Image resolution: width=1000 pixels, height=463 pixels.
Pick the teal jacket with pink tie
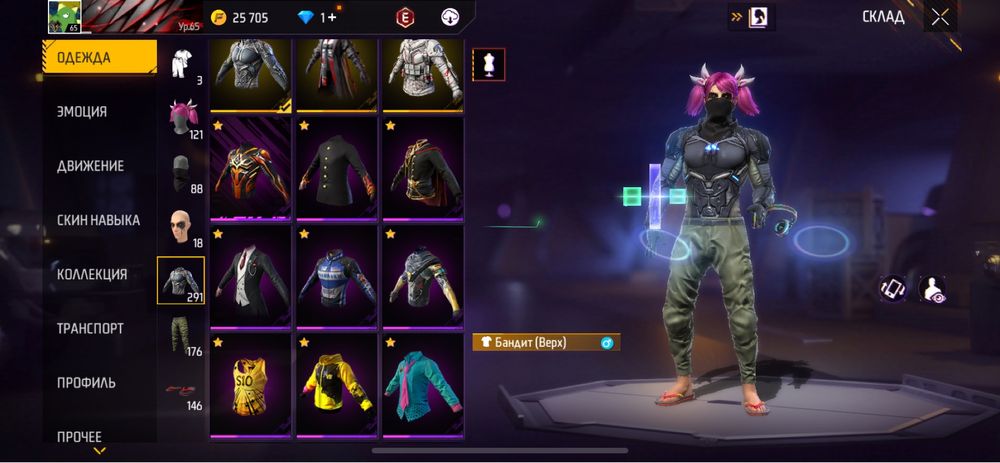tap(422, 384)
